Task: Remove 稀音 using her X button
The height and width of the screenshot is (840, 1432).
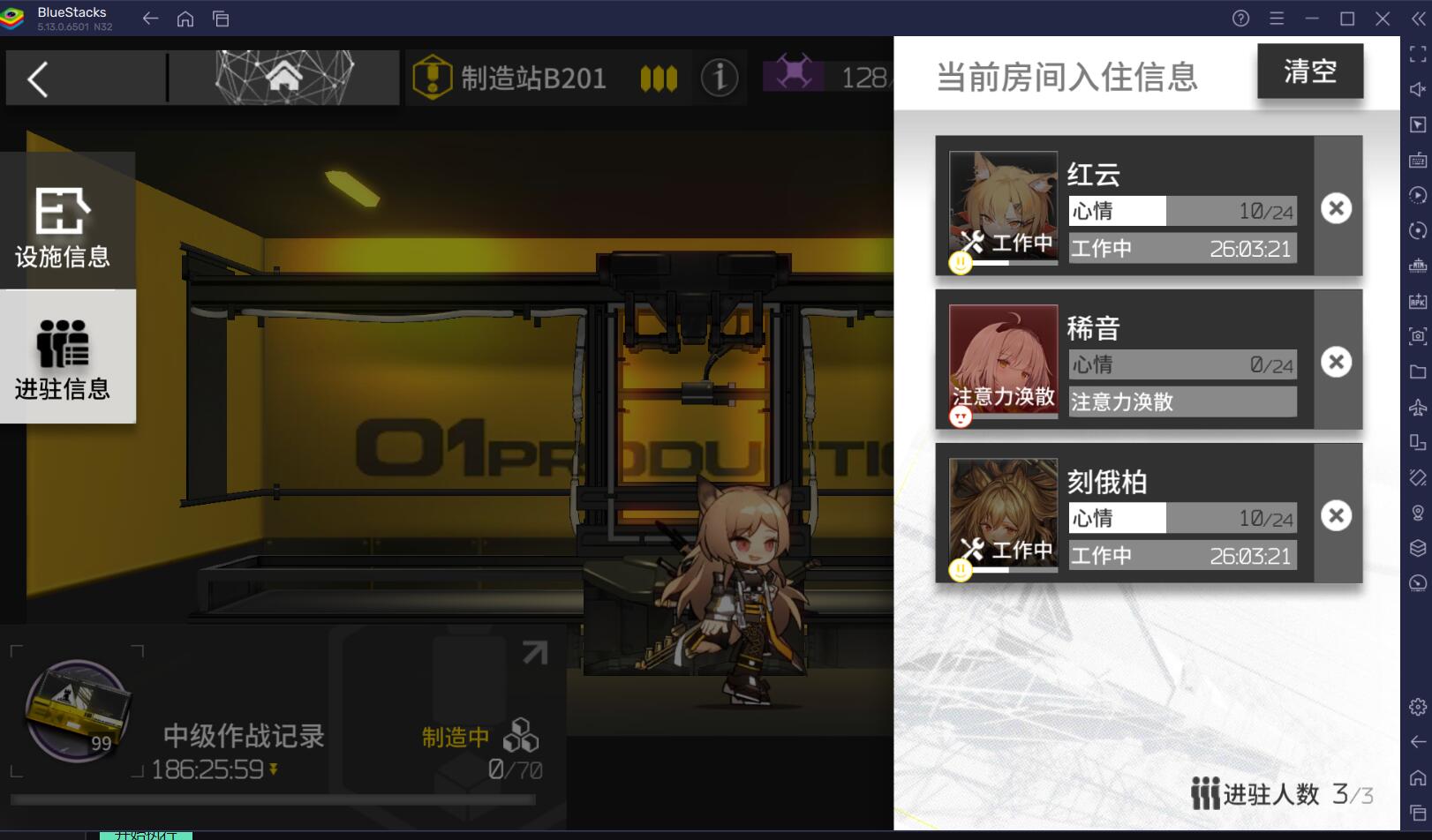Action: point(1336,362)
